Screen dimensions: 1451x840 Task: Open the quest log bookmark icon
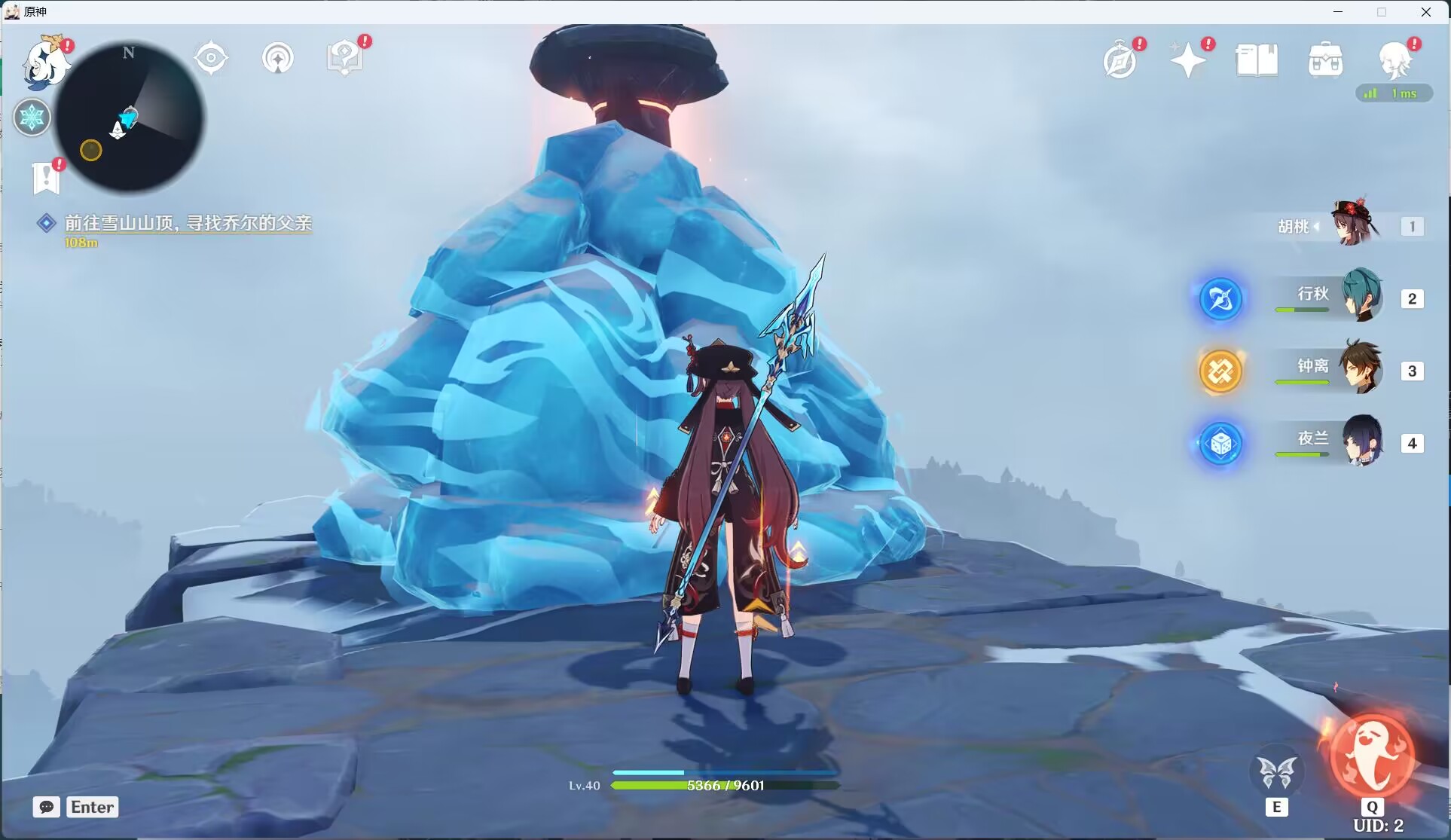point(46,179)
